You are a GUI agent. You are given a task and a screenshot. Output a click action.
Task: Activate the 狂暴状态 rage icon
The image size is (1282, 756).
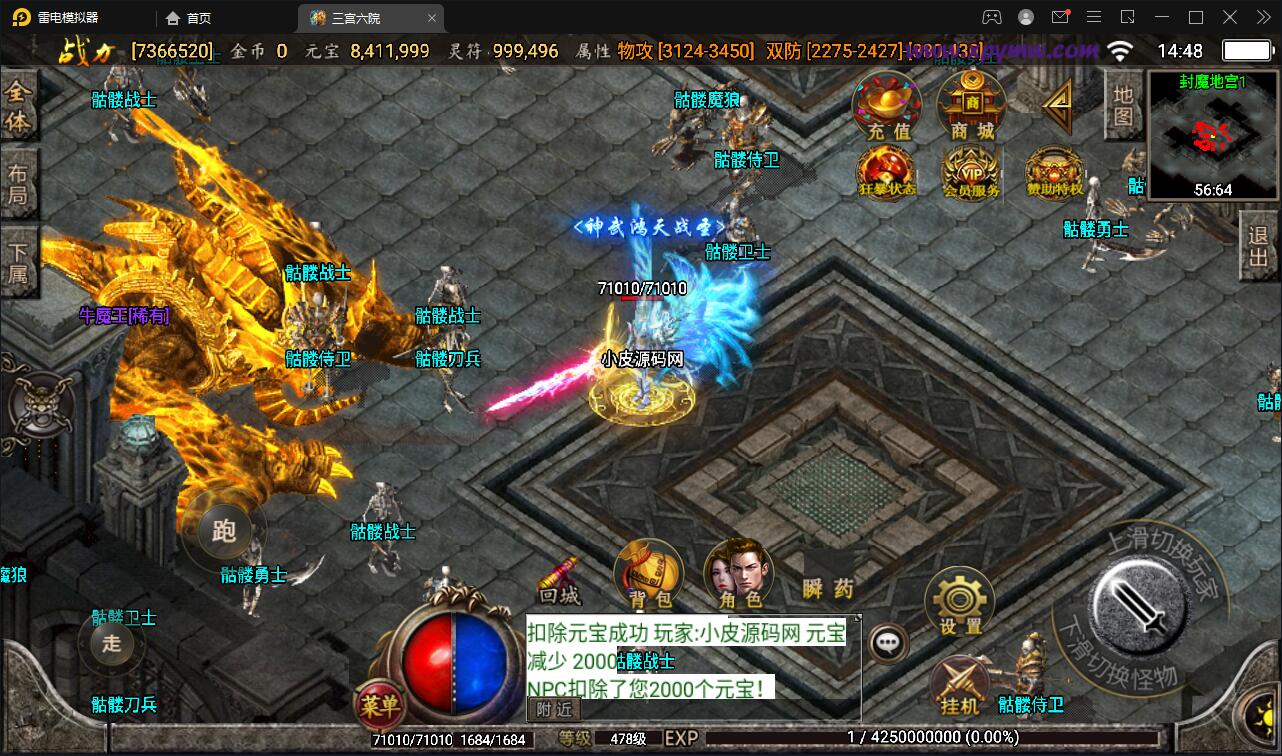887,173
